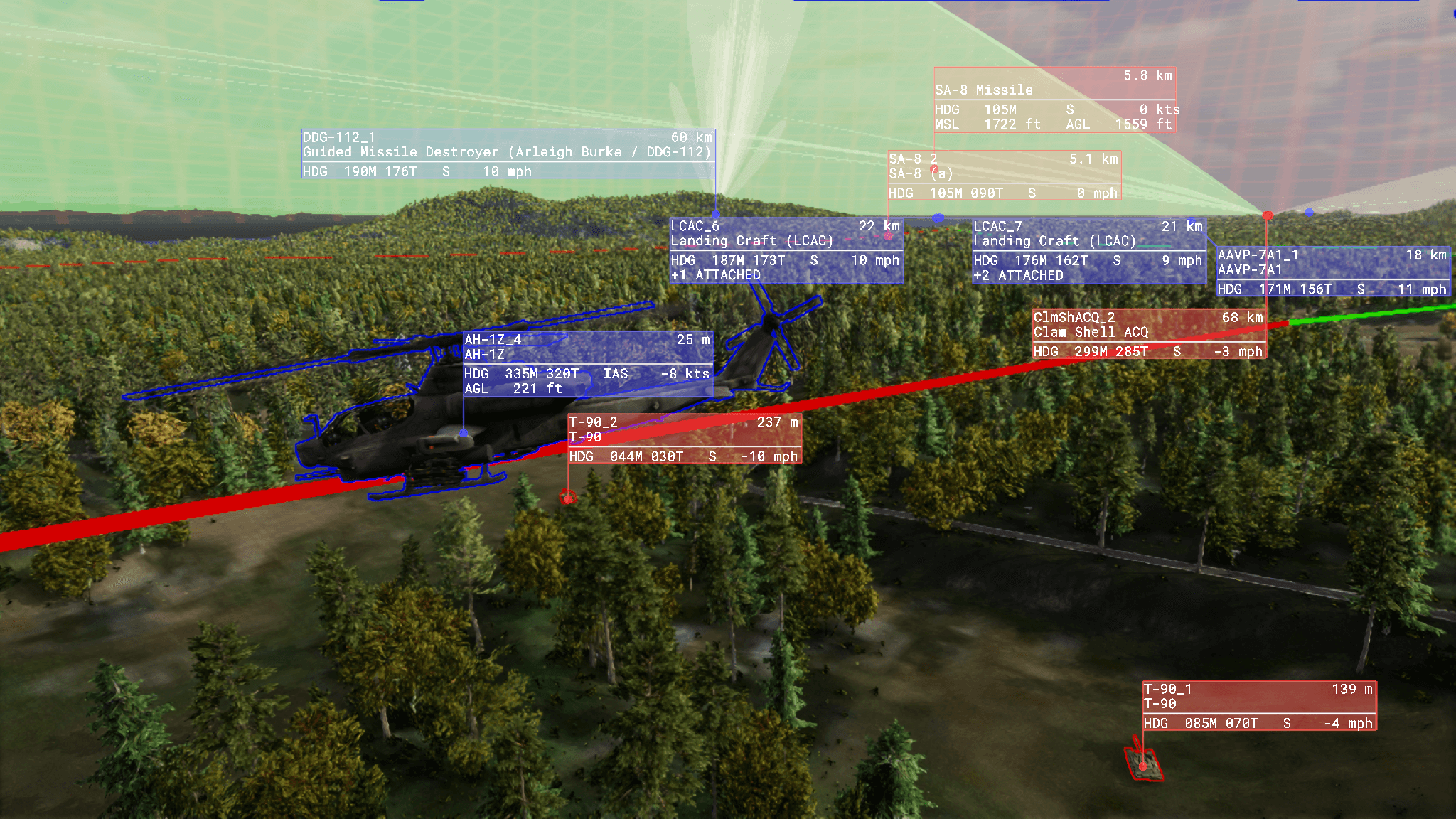This screenshot has width=1456, height=819.
Task: Toggle the +1 ATTACHED indicator on LCAC_6
Action: click(718, 275)
